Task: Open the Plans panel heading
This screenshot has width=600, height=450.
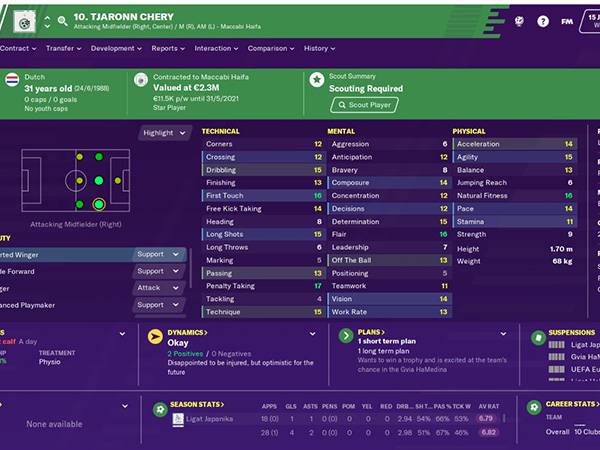Action: (372, 332)
